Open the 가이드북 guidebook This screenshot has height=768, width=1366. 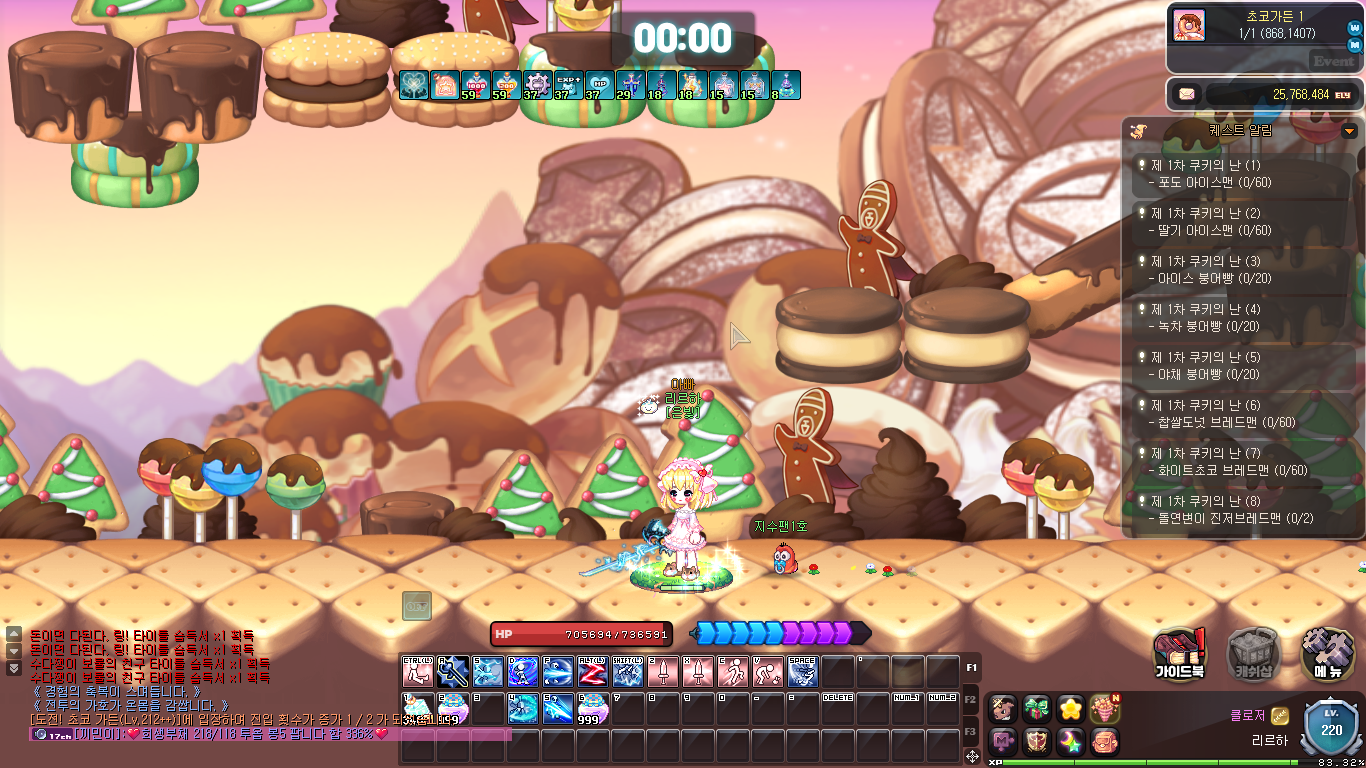1180,655
